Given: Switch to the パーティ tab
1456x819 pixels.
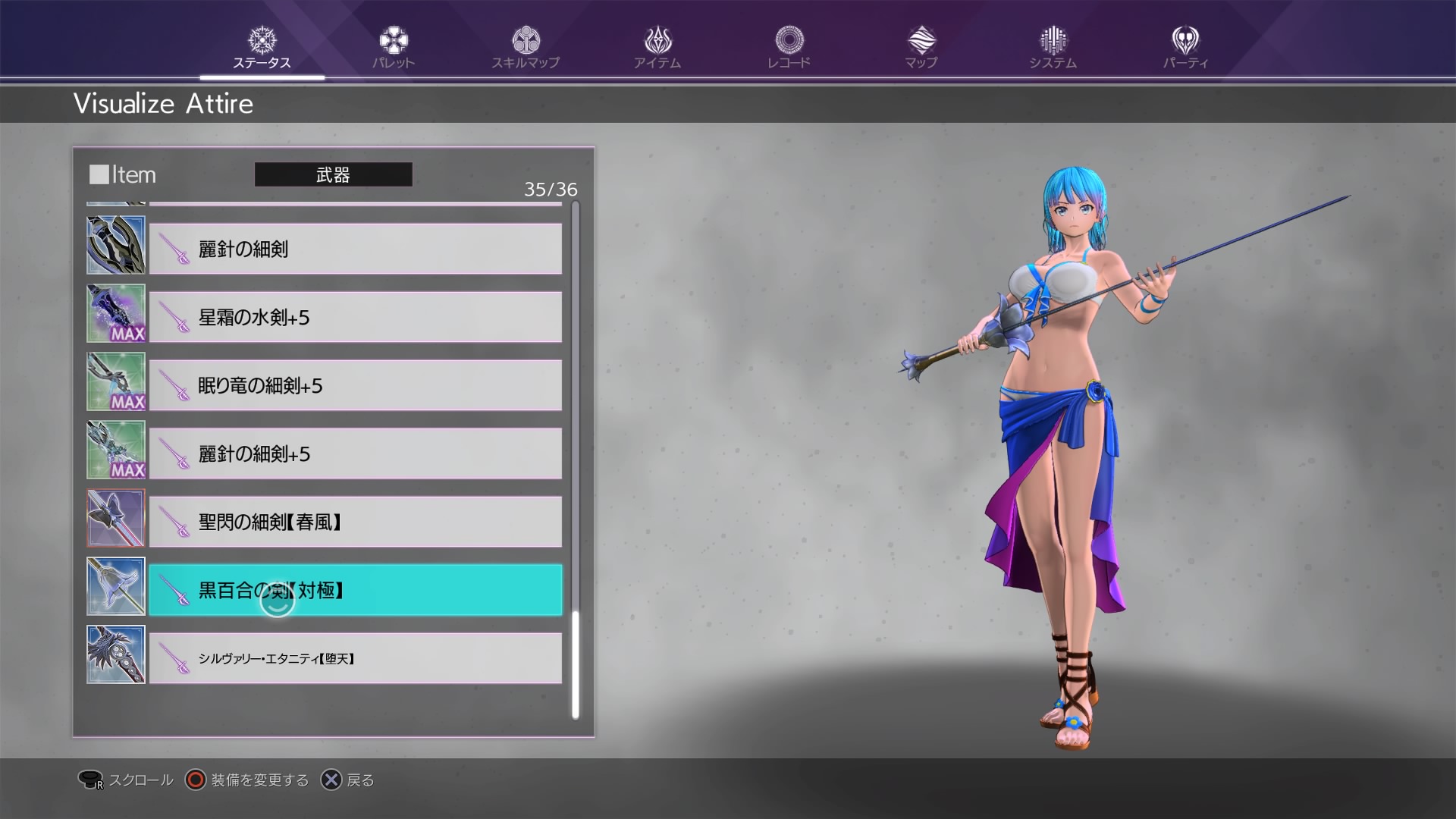Looking at the screenshot, I should [x=1185, y=48].
